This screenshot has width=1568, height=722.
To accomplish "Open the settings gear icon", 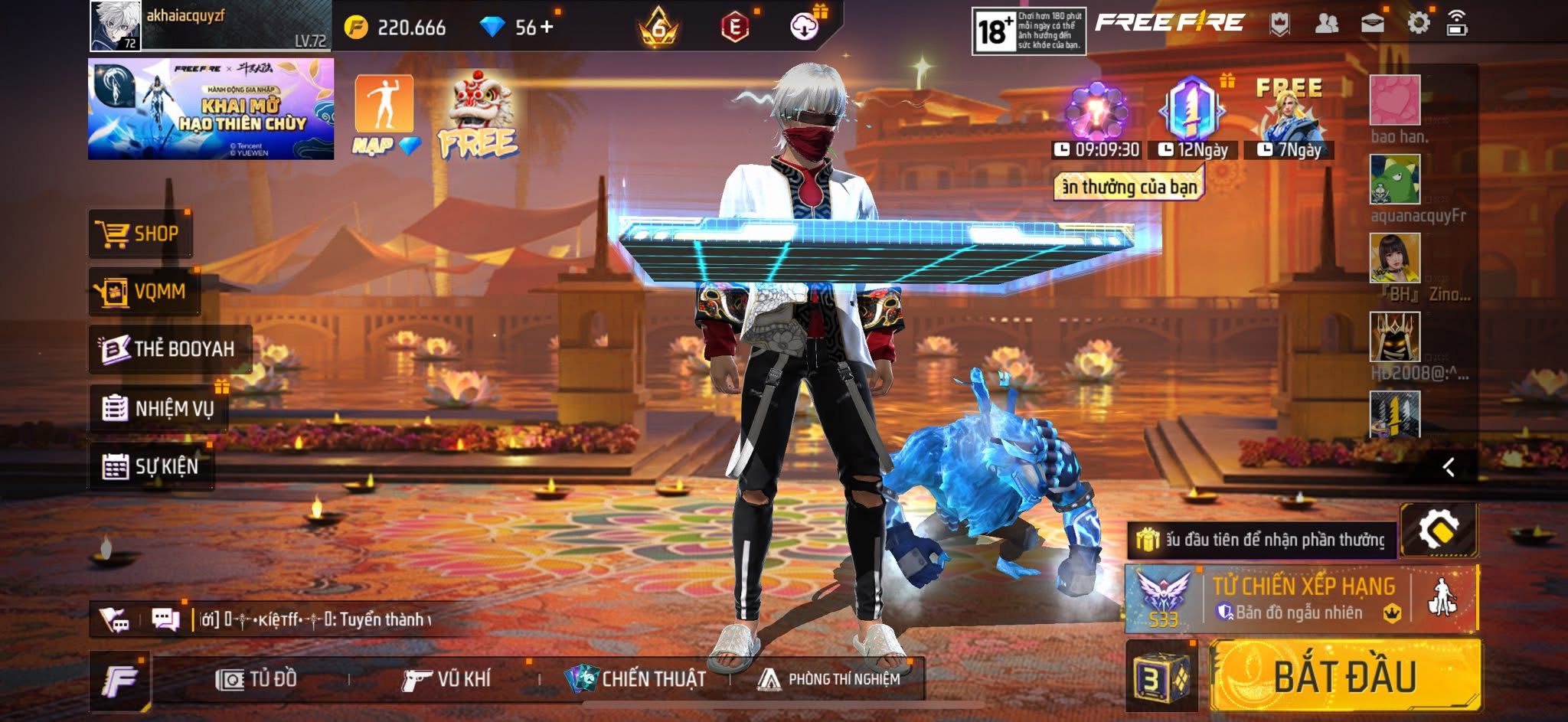I will (x=1418, y=24).
